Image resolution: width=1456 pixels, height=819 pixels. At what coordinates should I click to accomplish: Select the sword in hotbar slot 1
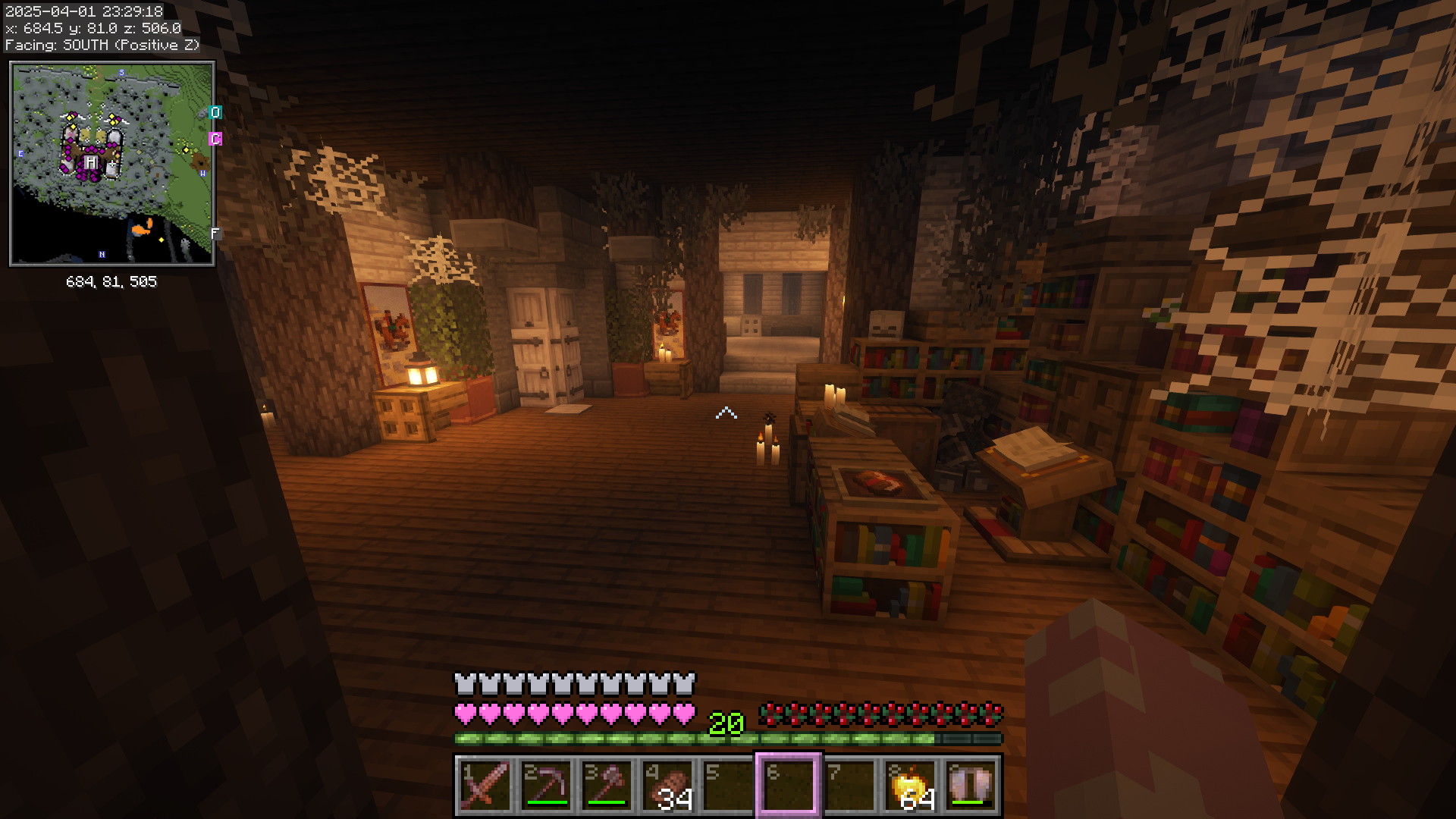point(485,786)
